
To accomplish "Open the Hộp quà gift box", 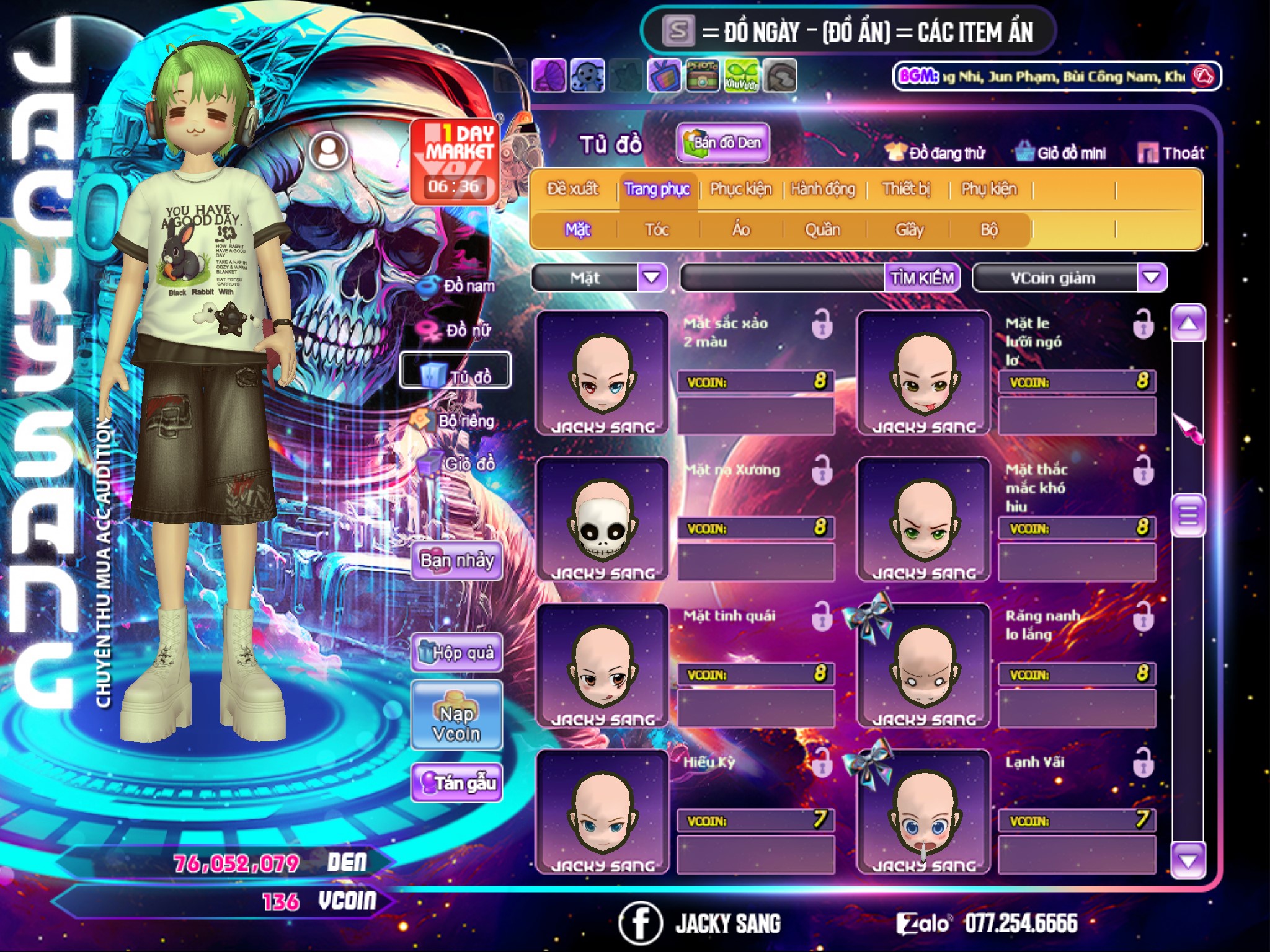I will coord(456,652).
